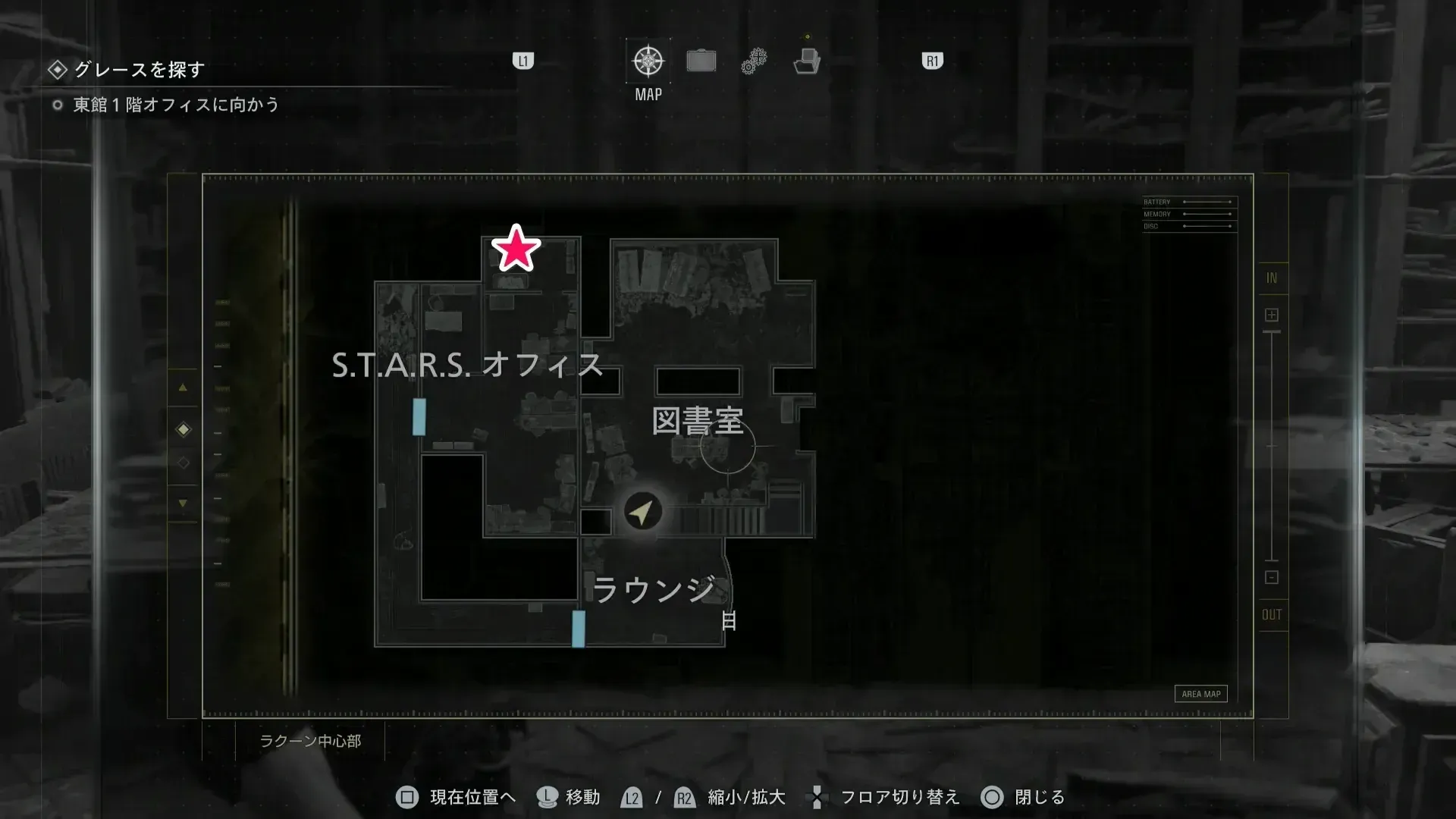Select the ラクーン中心部 area tab
The width and height of the screenshot is (1456, 819).
[x=312, y=742]
